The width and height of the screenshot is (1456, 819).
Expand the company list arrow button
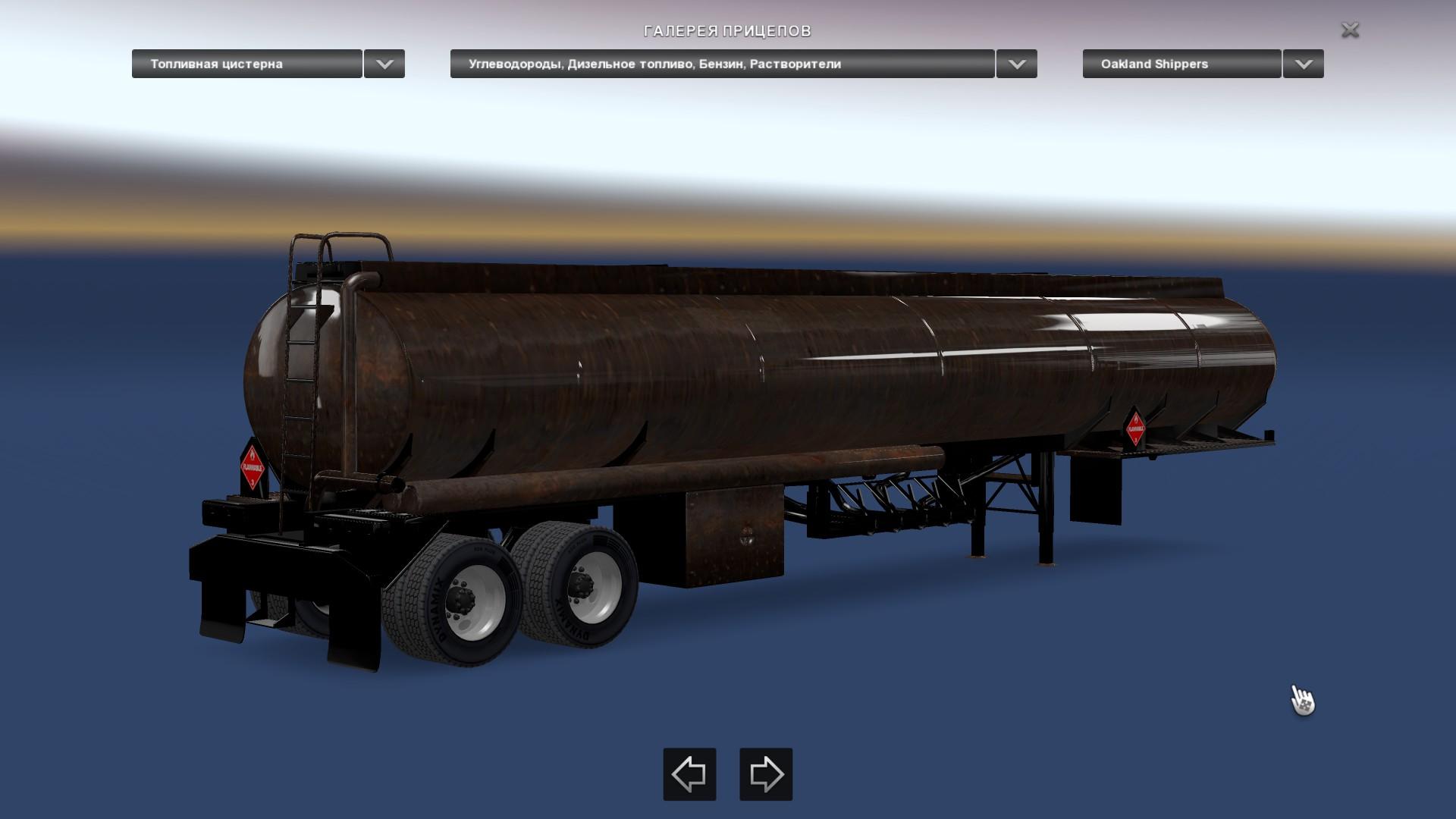pos(1304,64)
